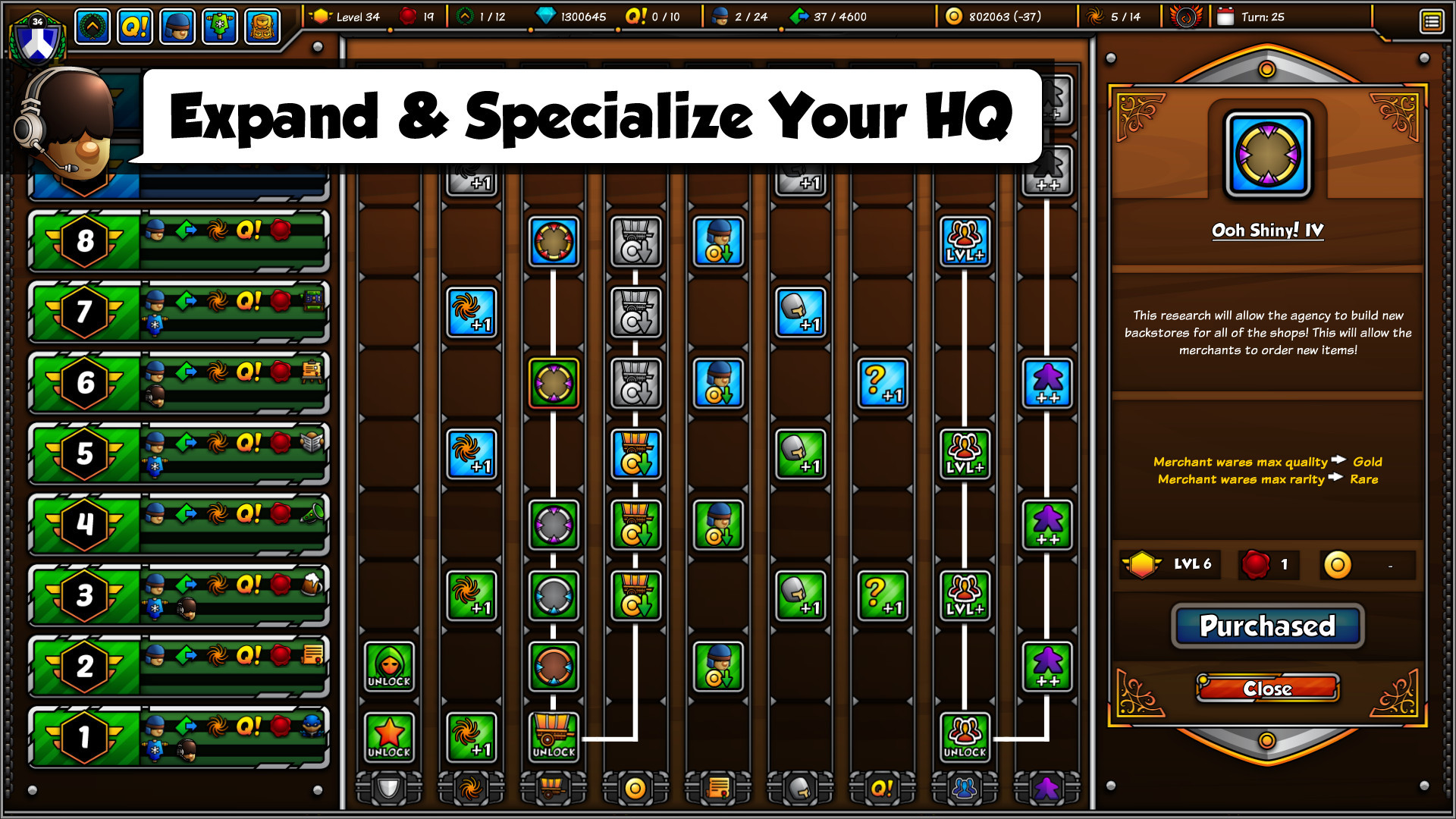Screen dimensions: 1456x819
Task: Click the helmet research branch icon
Action: tap(799, 789)
